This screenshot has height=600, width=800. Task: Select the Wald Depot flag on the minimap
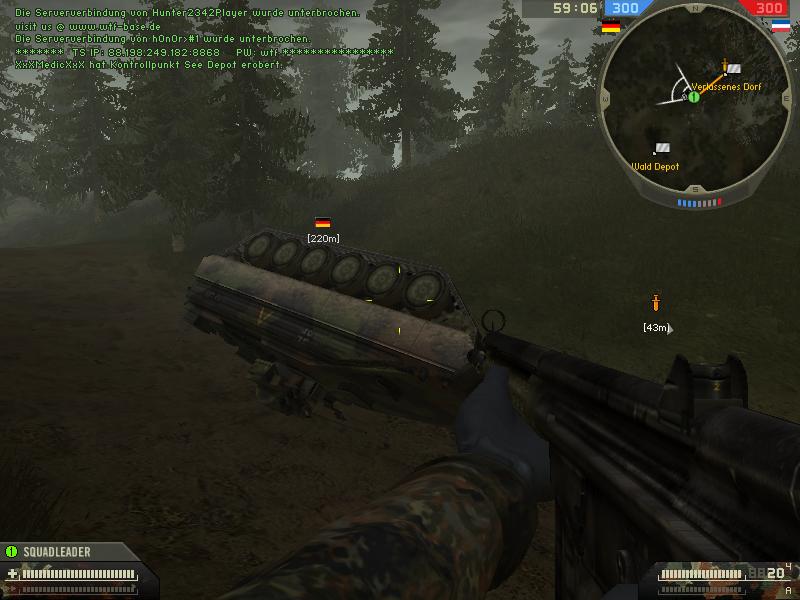662,148
